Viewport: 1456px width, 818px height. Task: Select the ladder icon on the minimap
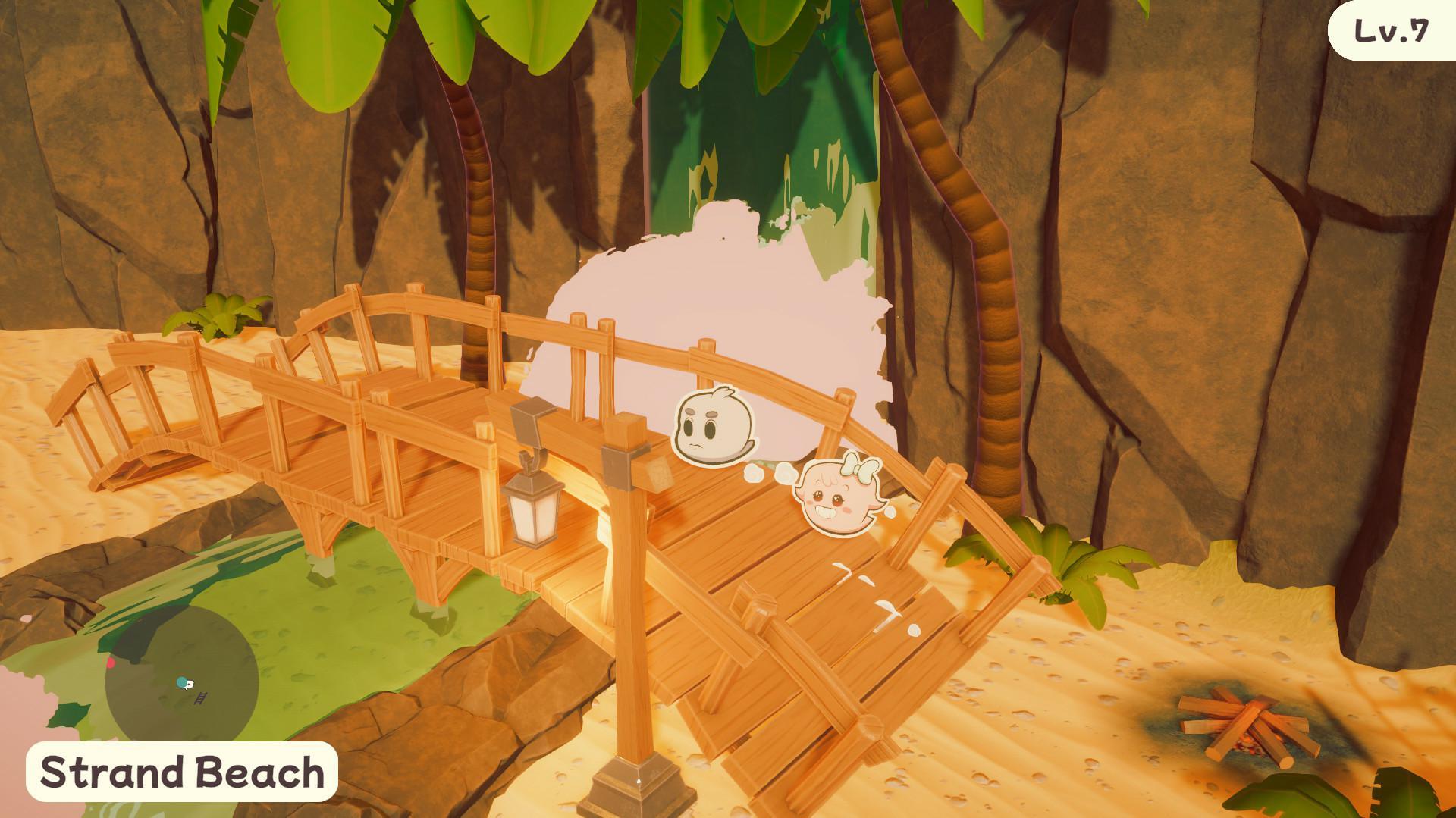point(201,698)
